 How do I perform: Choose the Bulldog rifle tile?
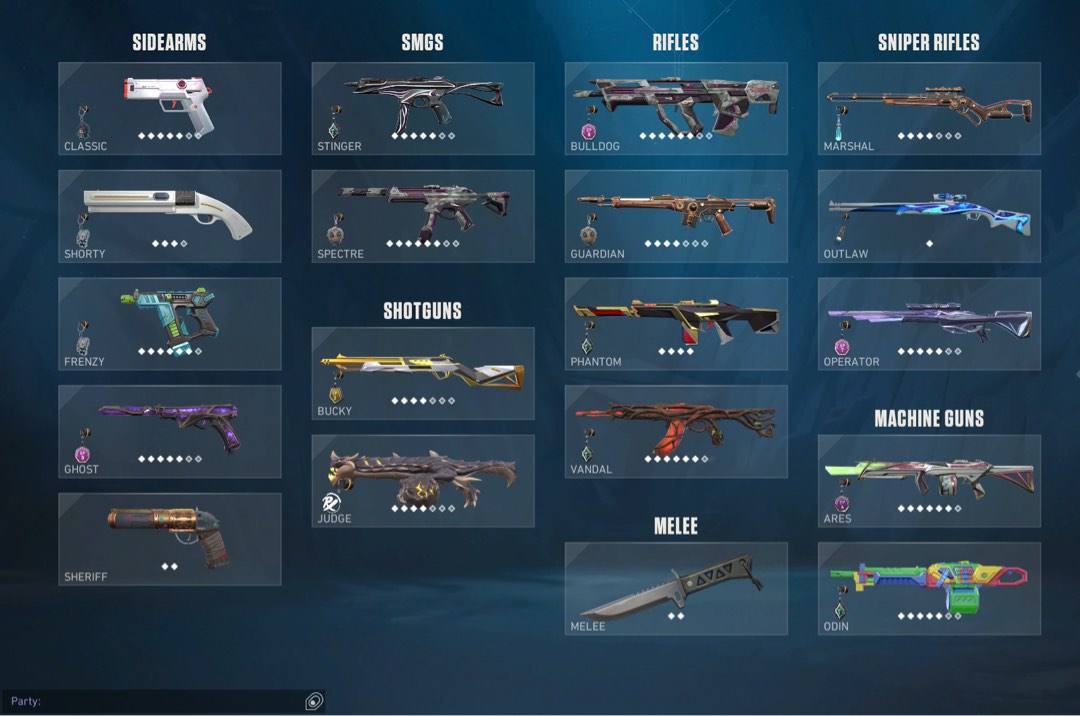676,108
